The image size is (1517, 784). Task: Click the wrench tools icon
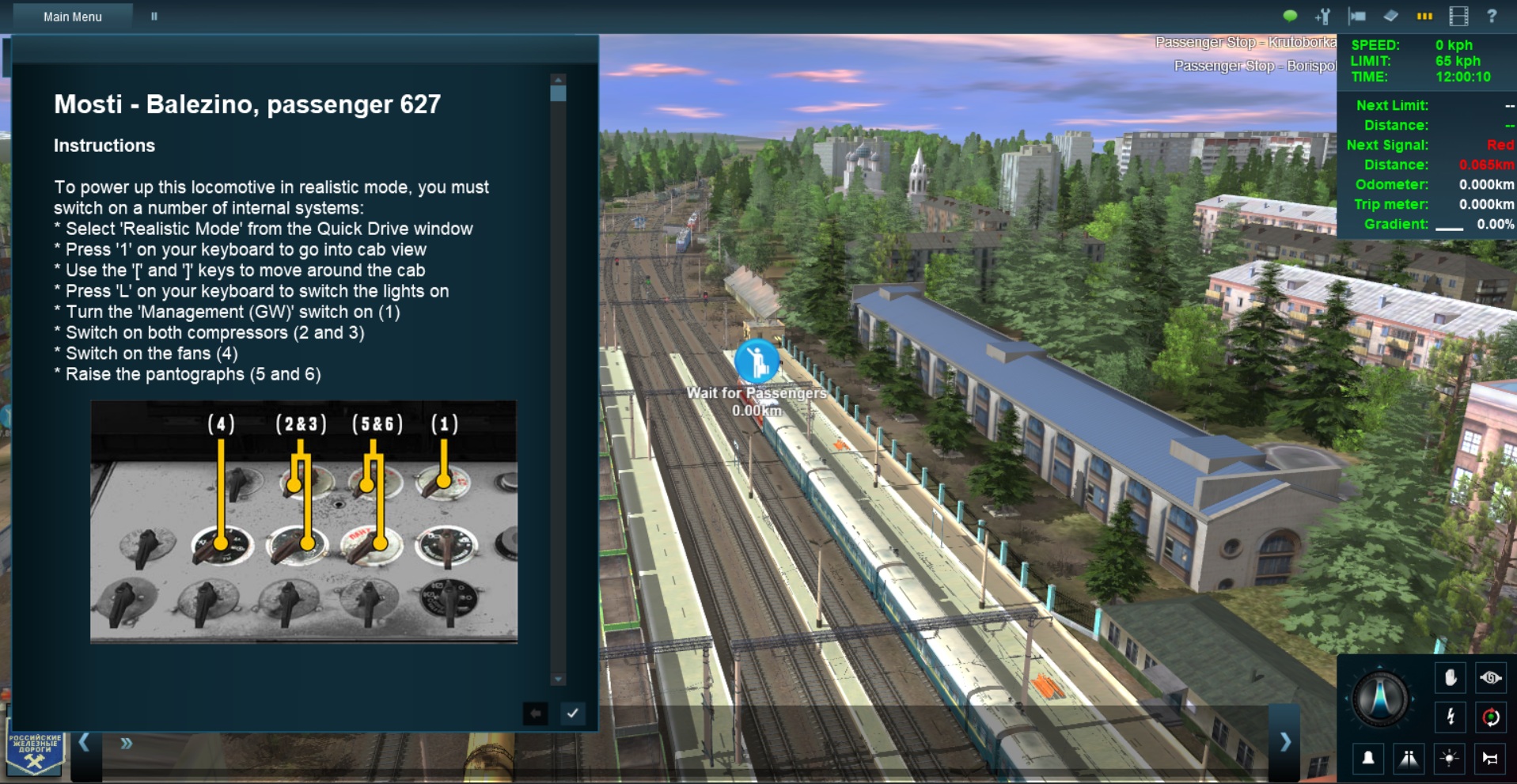[x=1323, y=16]
